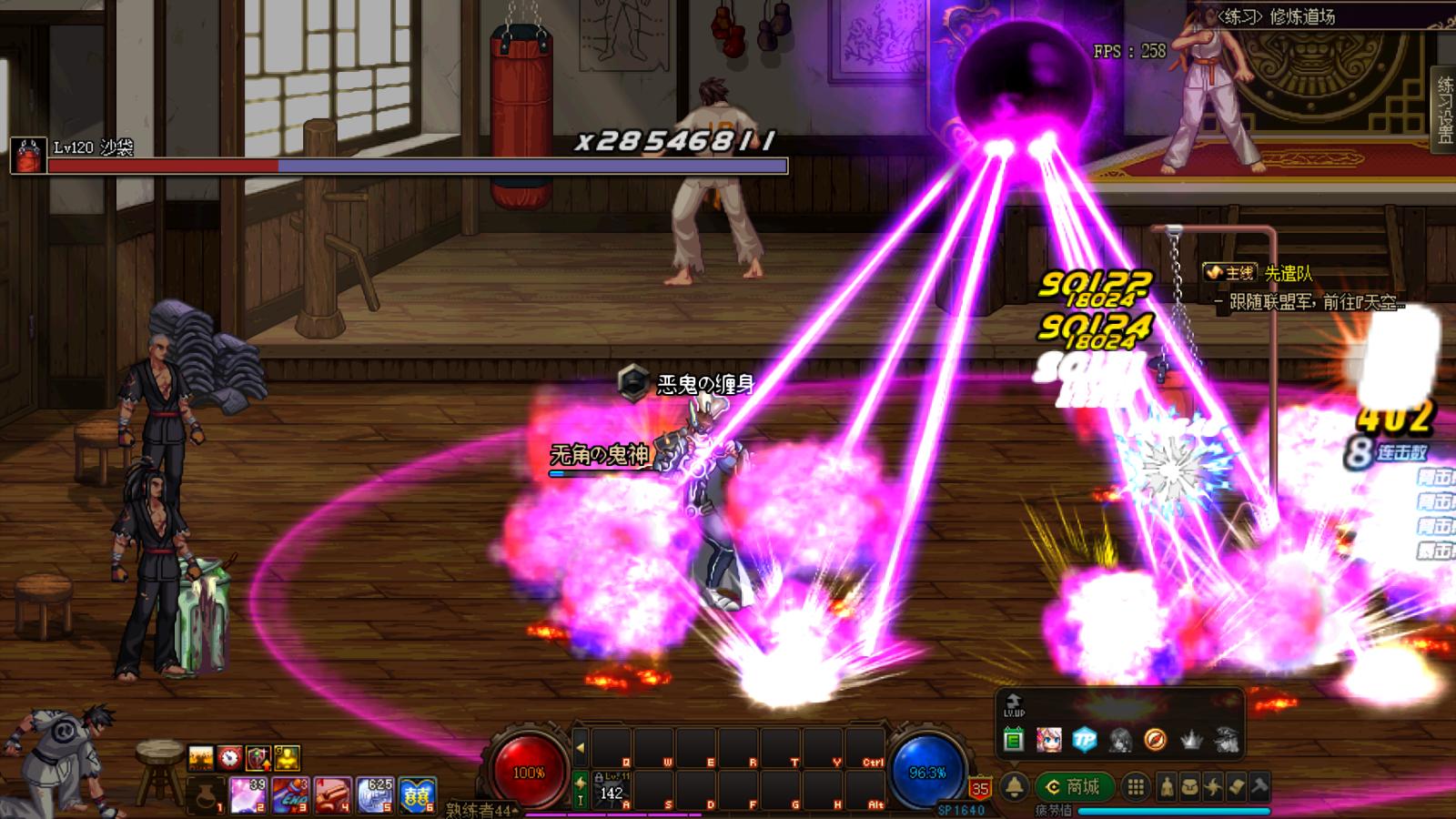Use the quick slot 5 silver coin item

(374, 794)
